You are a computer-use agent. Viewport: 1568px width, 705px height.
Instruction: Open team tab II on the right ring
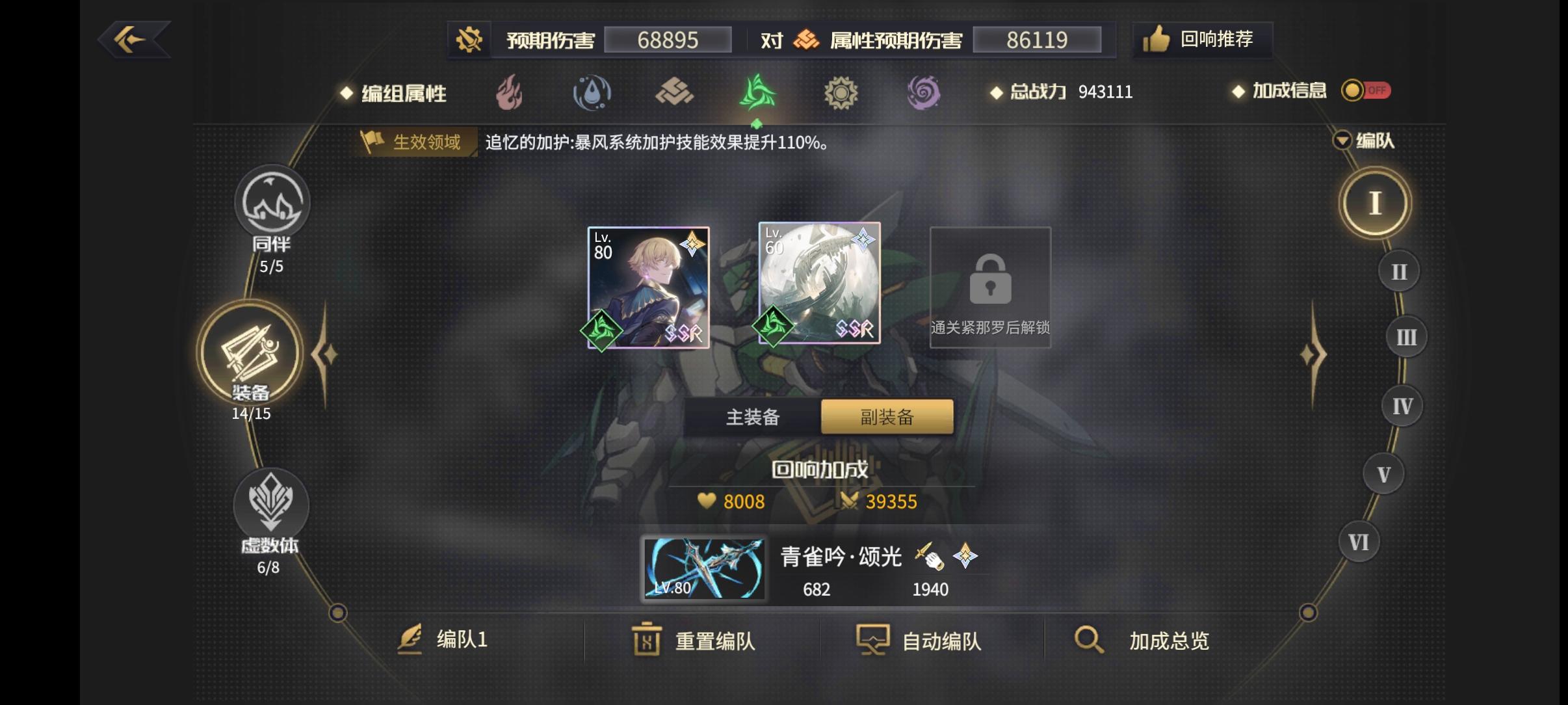(x=1399, y=271)
